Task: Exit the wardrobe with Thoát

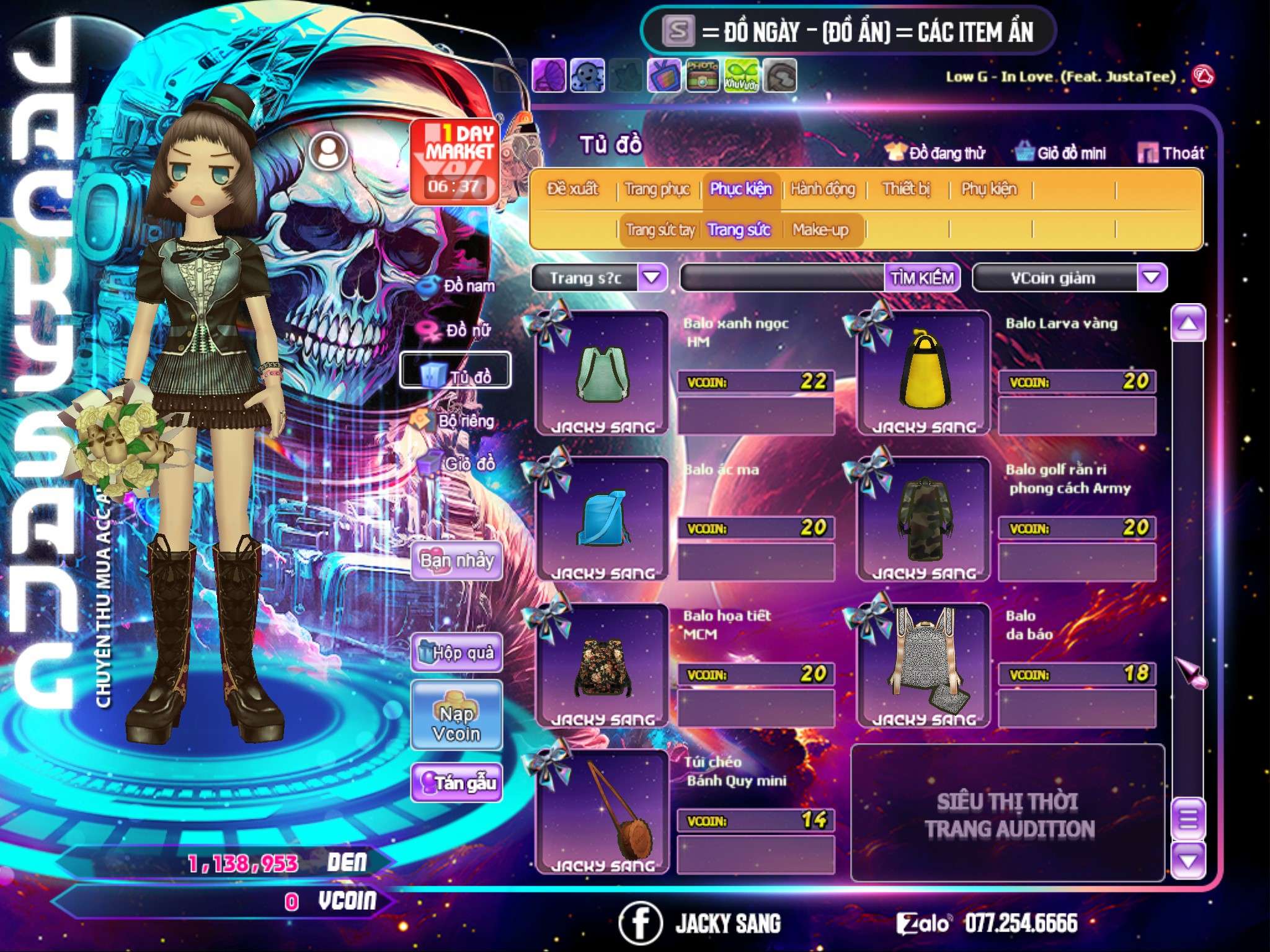Action: pos(1171,153)
